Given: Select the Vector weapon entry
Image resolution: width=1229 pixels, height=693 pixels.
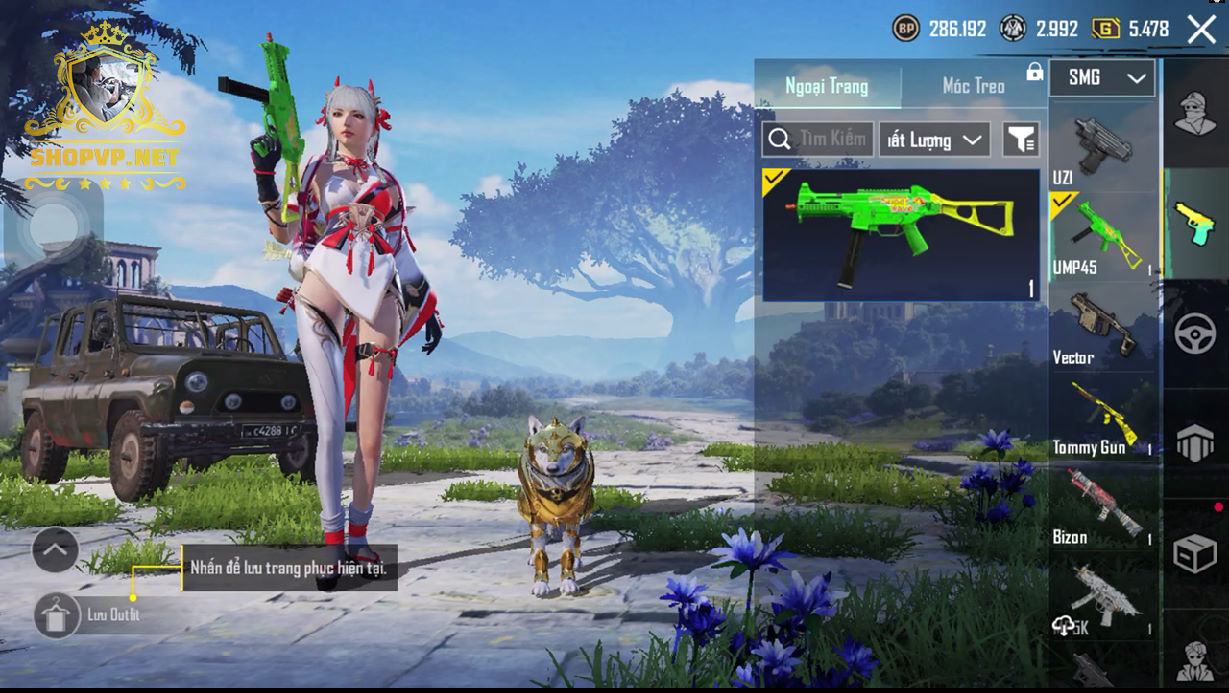Looking at the screenshot, I should coord(1102,327).
